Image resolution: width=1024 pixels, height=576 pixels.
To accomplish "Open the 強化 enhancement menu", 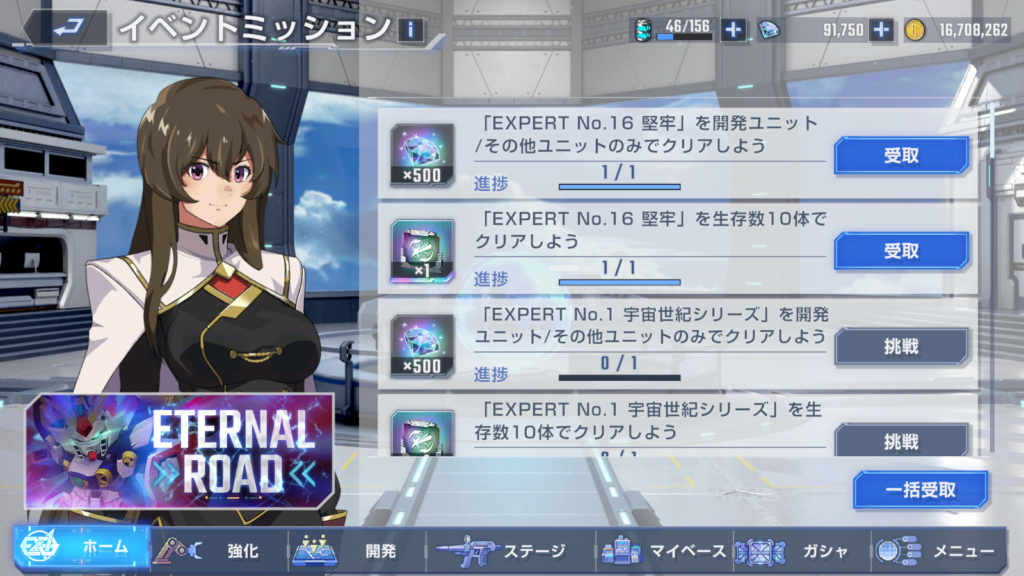I will 215,551.
